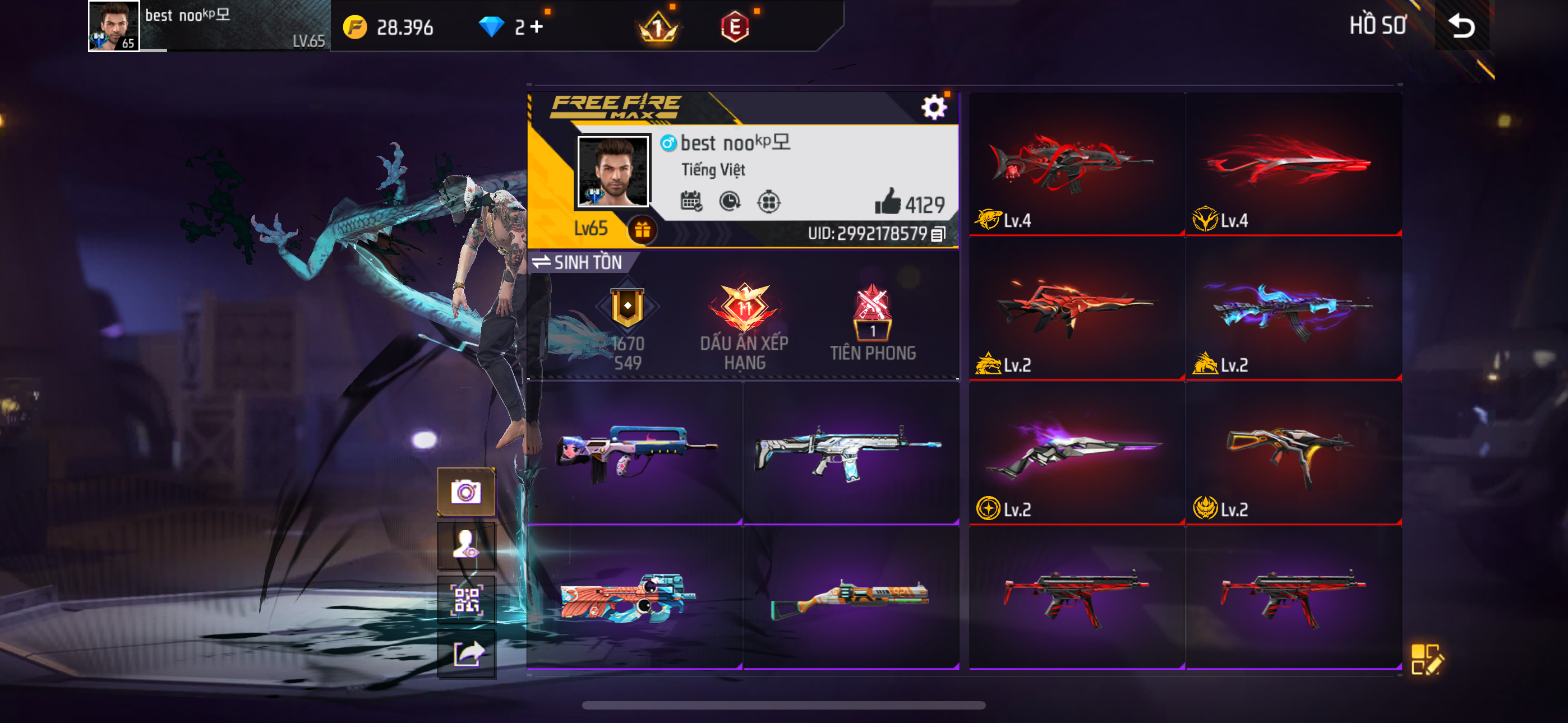Select the blue flame AK skin Lv.2
1568x723 pixels.
(1293, 309)
